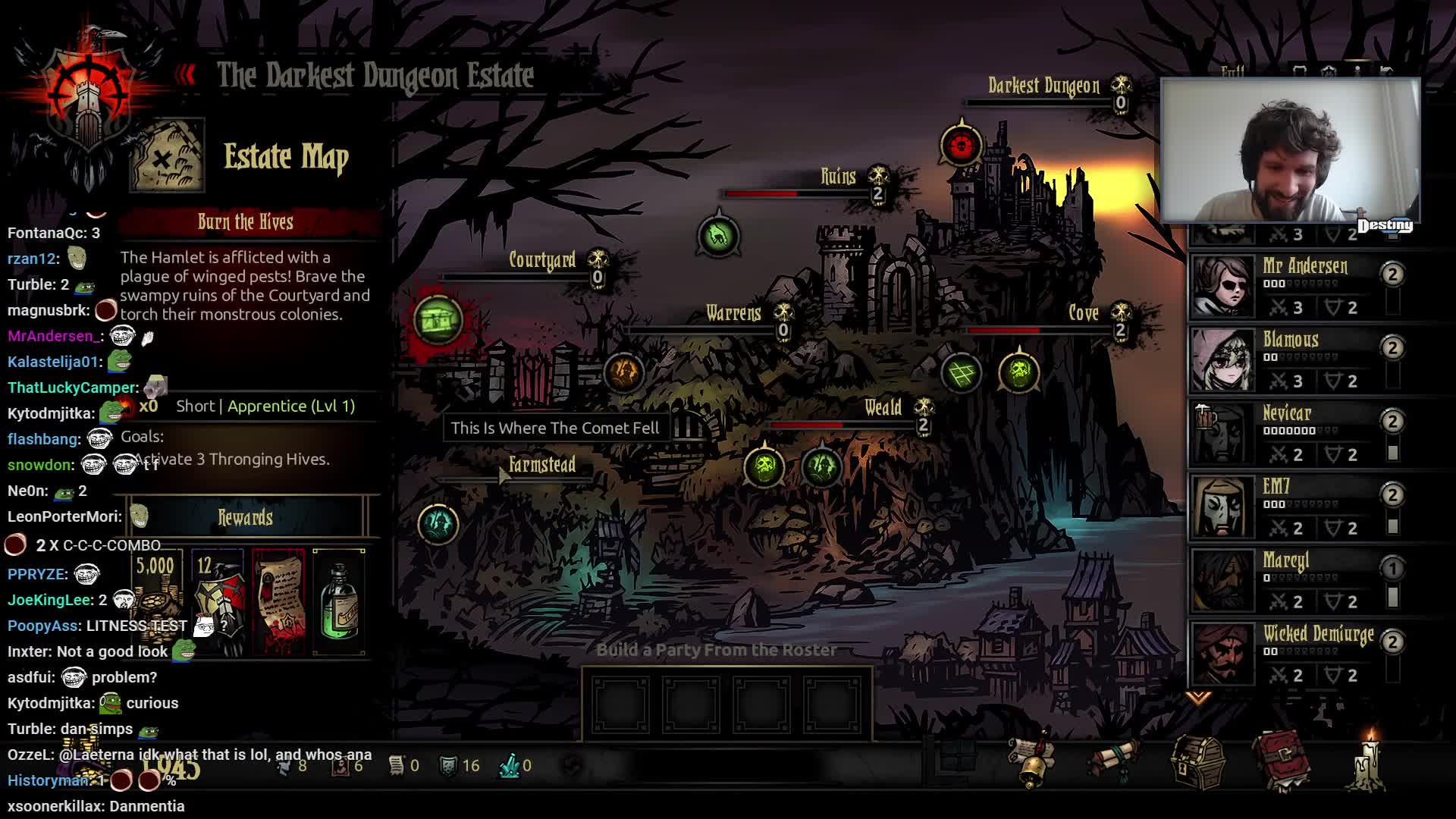Choose the red Darkest Dungeon mission node
1456x819 pixels.
(x=961, y=145)
